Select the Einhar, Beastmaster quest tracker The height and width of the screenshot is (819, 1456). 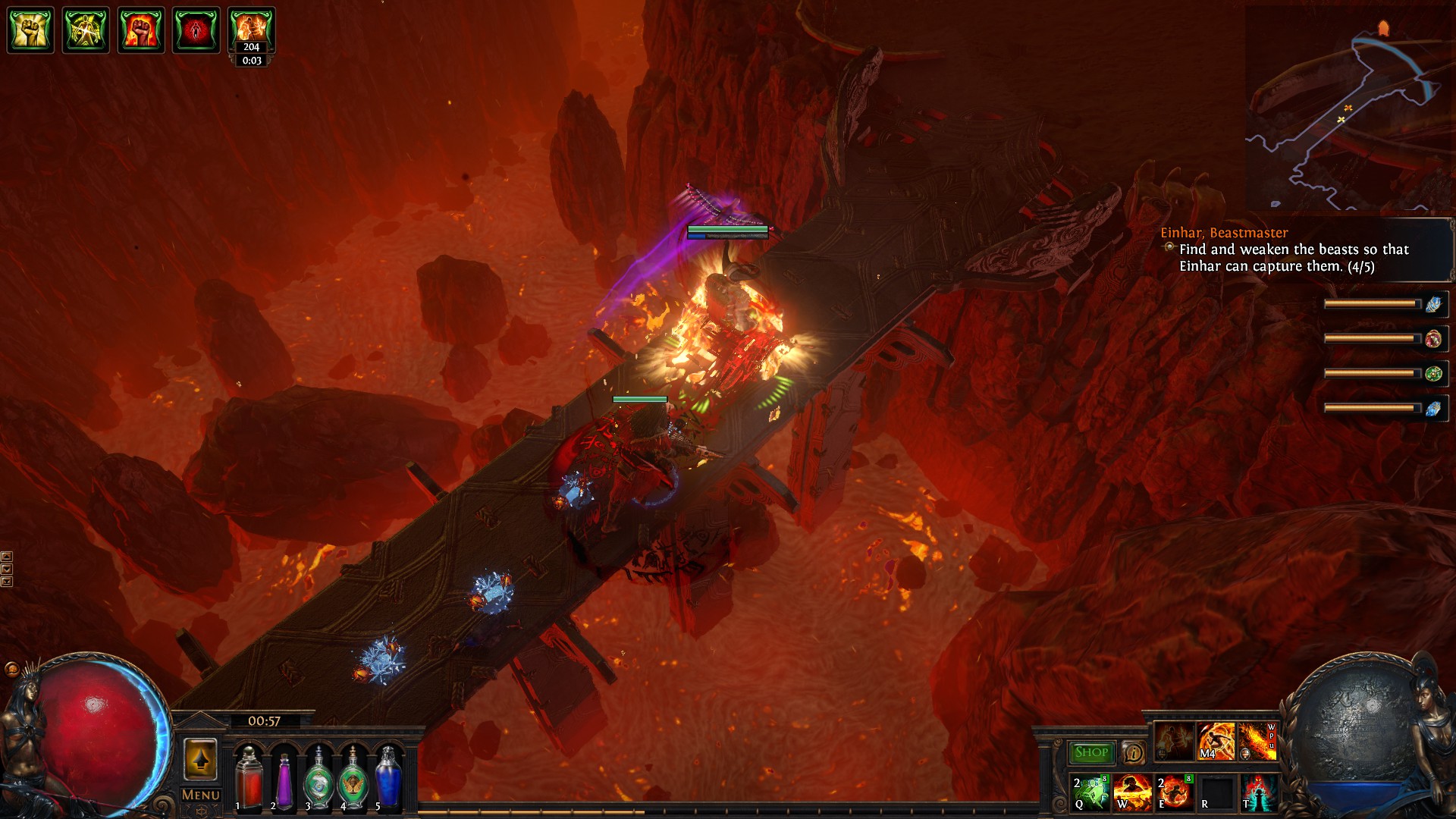[x=1224, y=233]
